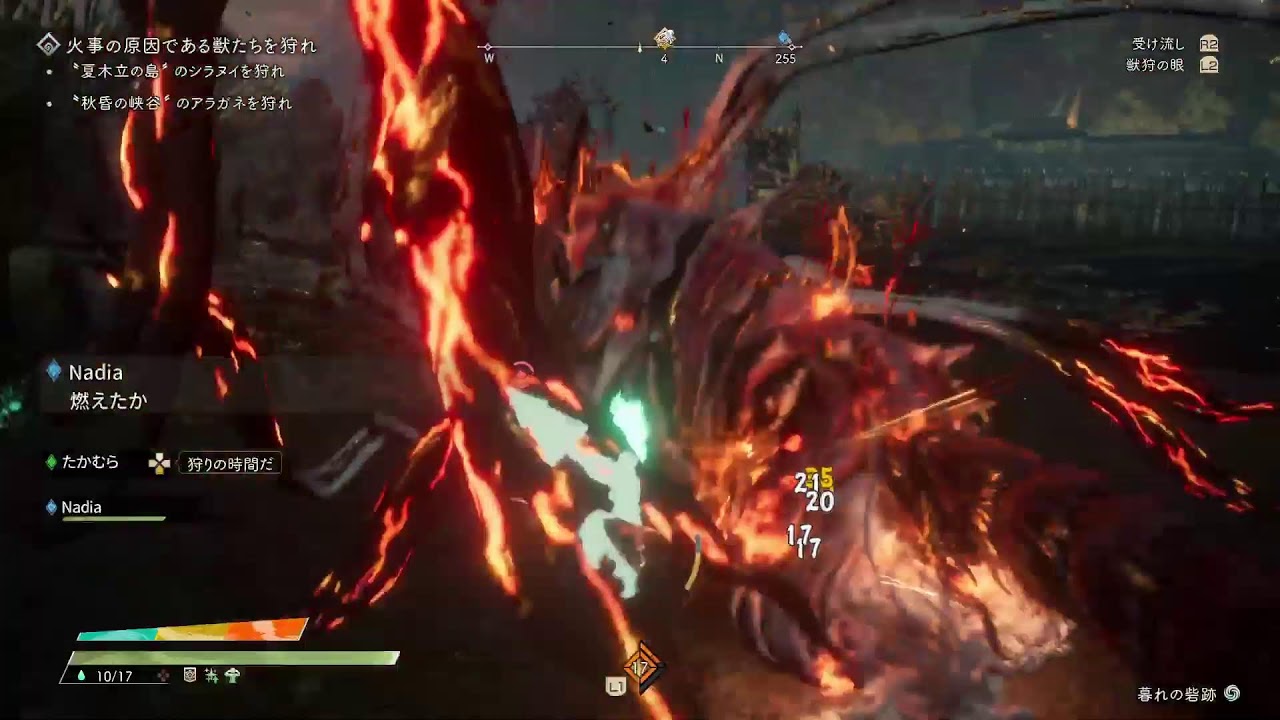Select the 狩りの時間だ quick chat phrase

(x=230, y=464)
